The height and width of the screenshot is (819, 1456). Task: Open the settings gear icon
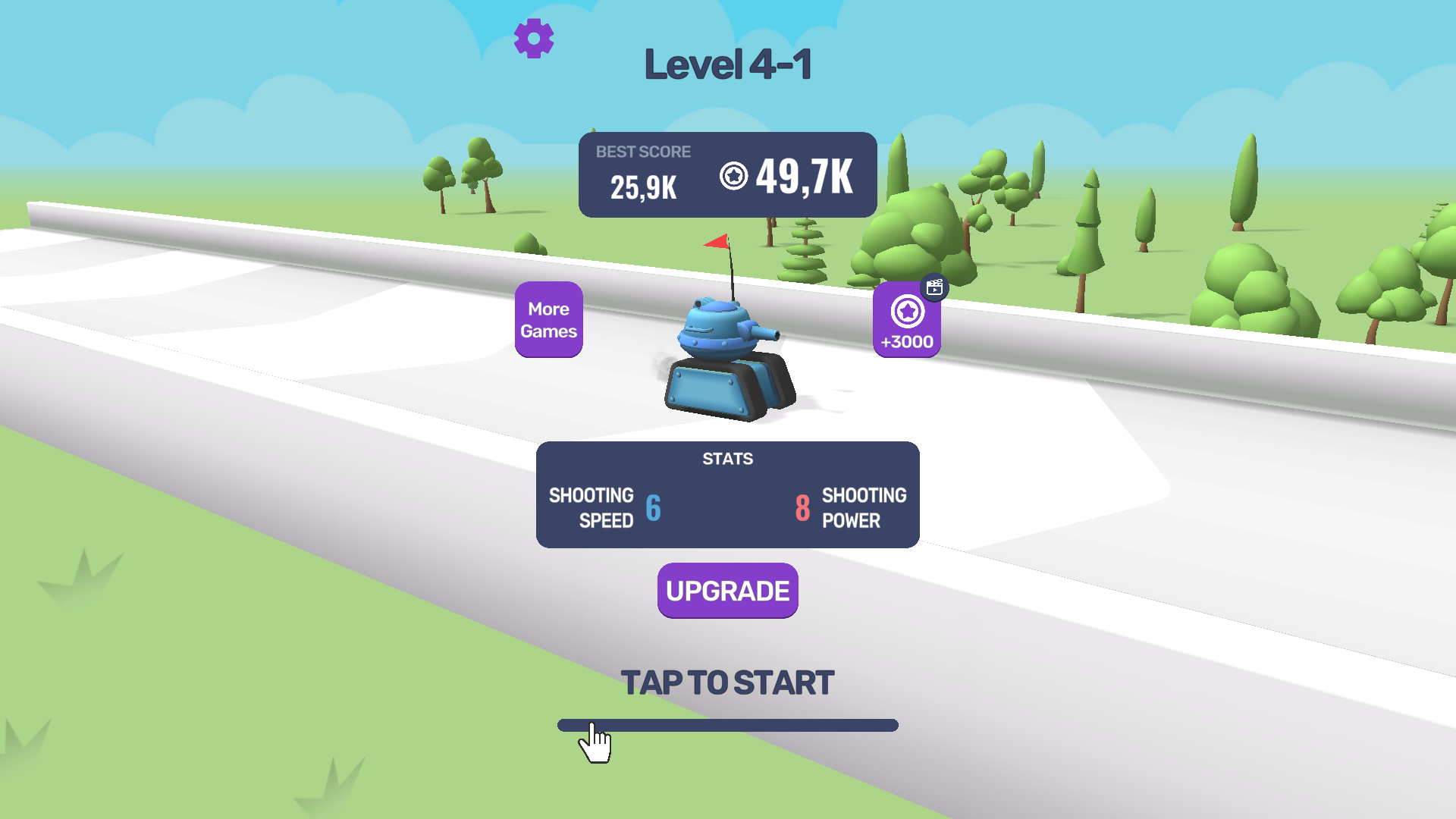[534, 37]
